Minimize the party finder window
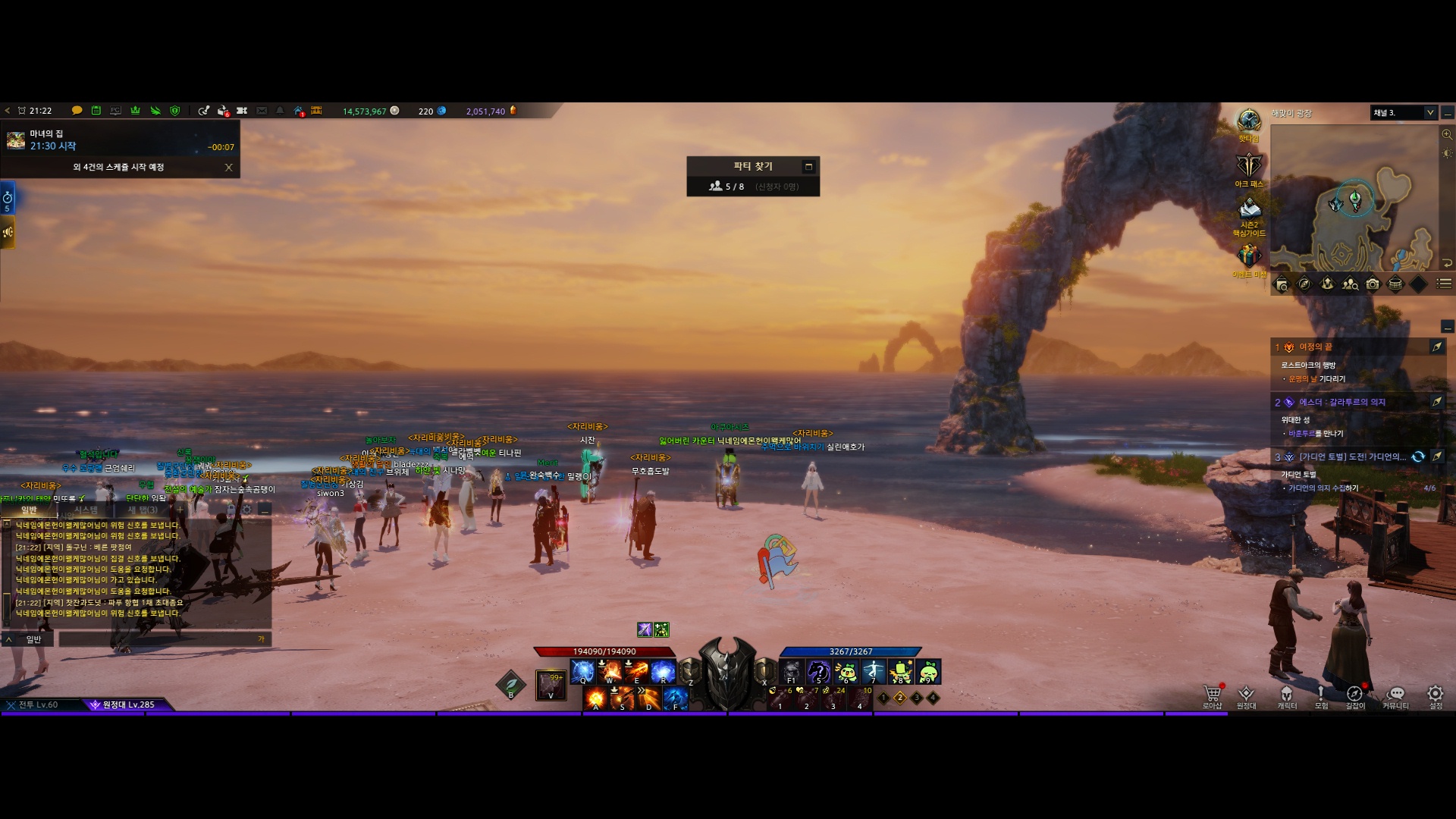1456x819 pixels. point(808,167)
